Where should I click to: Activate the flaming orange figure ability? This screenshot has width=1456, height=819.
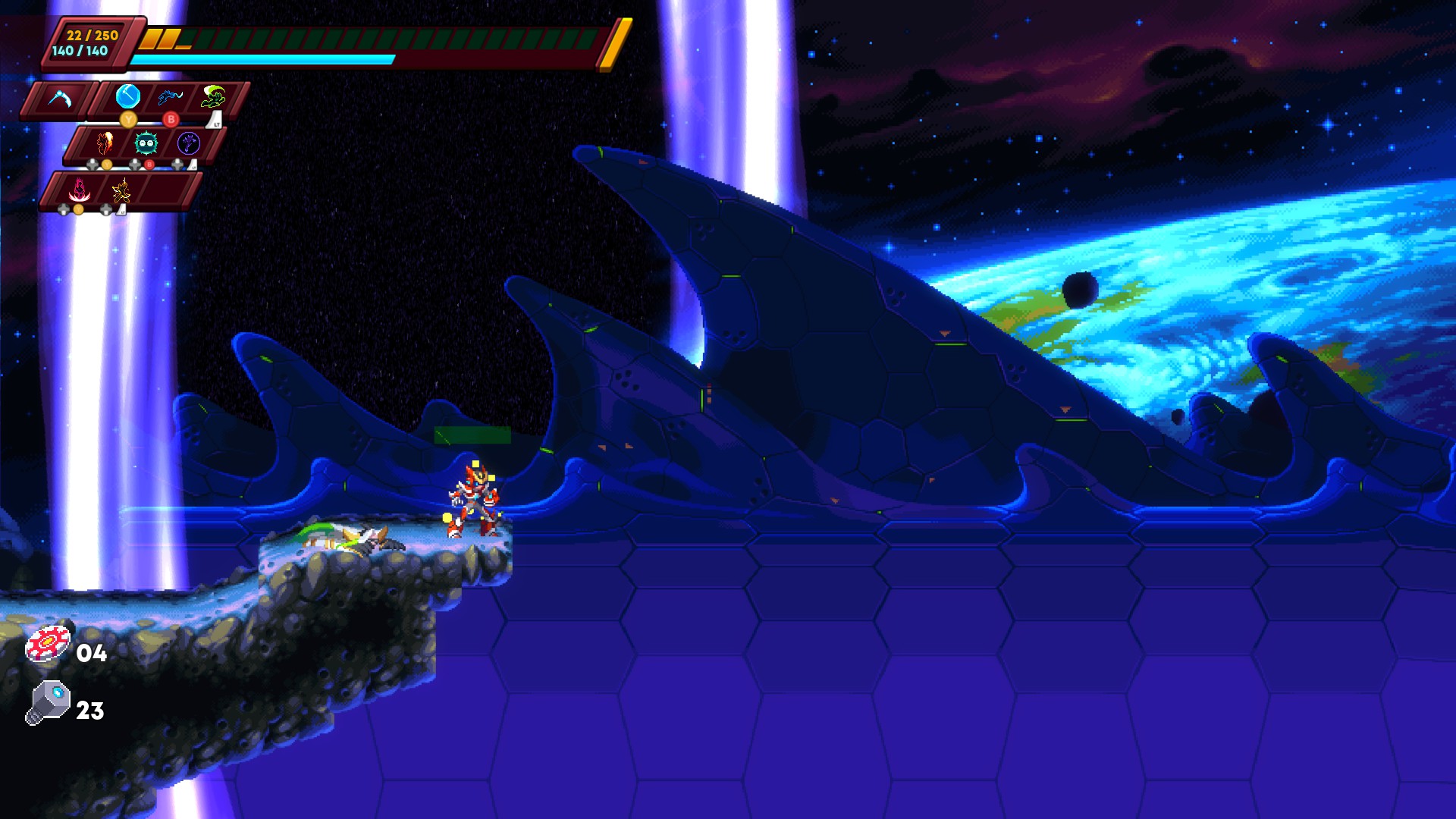click(105, 143)
